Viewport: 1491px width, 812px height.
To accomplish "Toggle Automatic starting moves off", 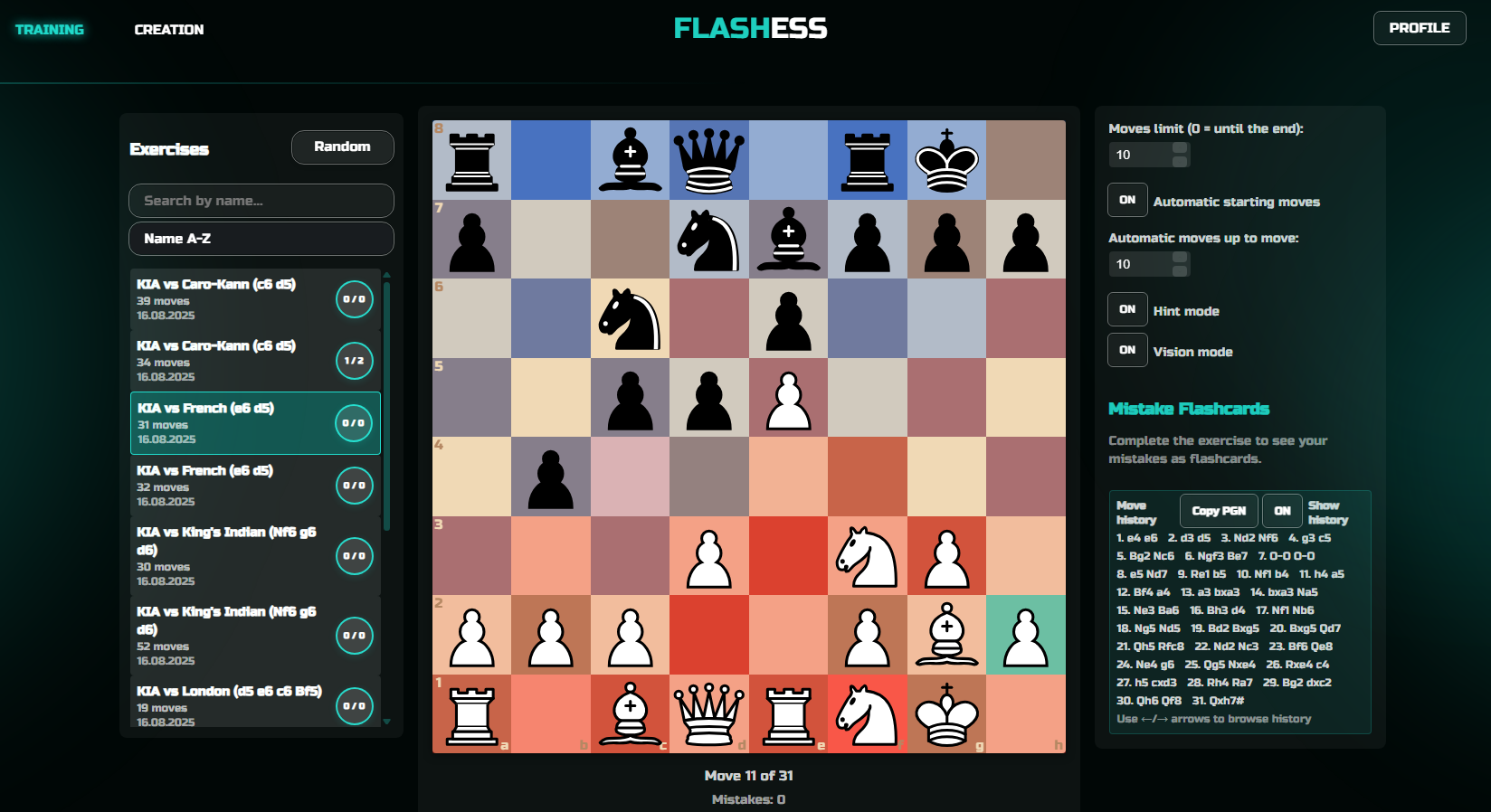I will [1127, 200].
